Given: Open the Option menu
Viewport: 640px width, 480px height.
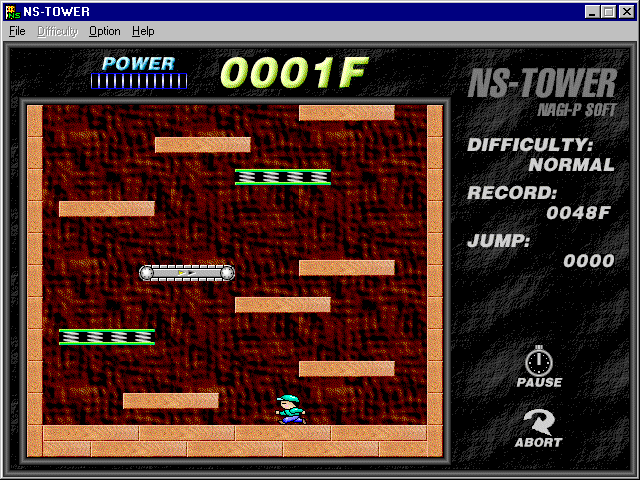Looking at the screenshot, I should click(x=104, y=31).
